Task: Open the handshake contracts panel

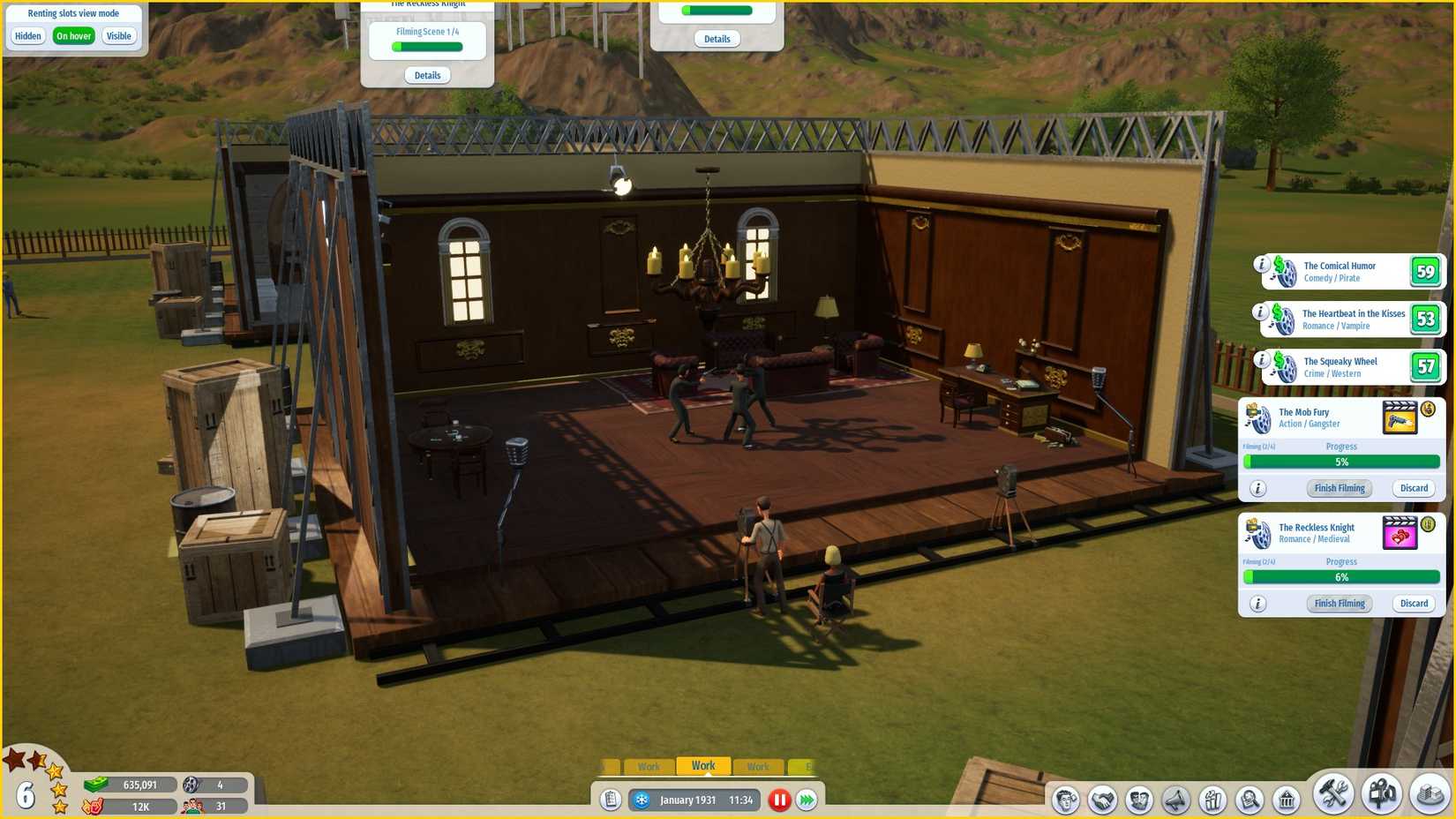Action: pos(1102,800)
